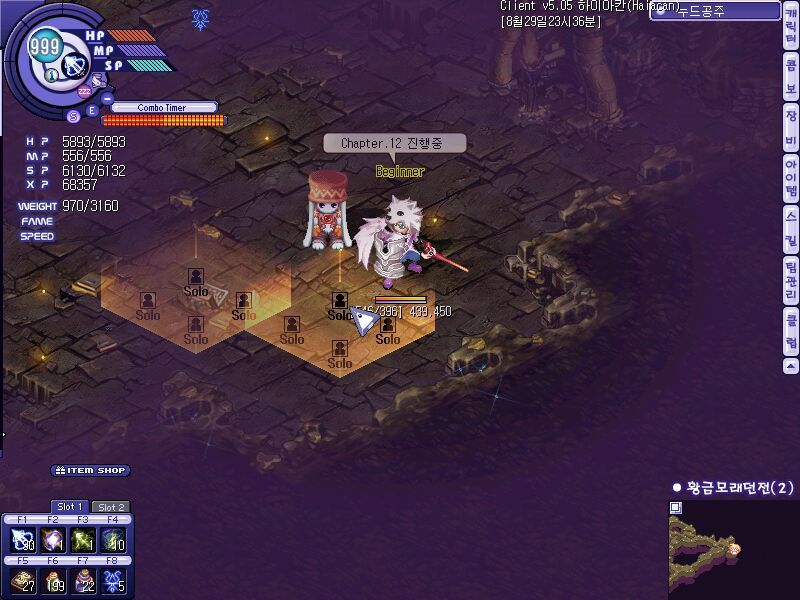Trigger the F3 green spark skill

83,540
